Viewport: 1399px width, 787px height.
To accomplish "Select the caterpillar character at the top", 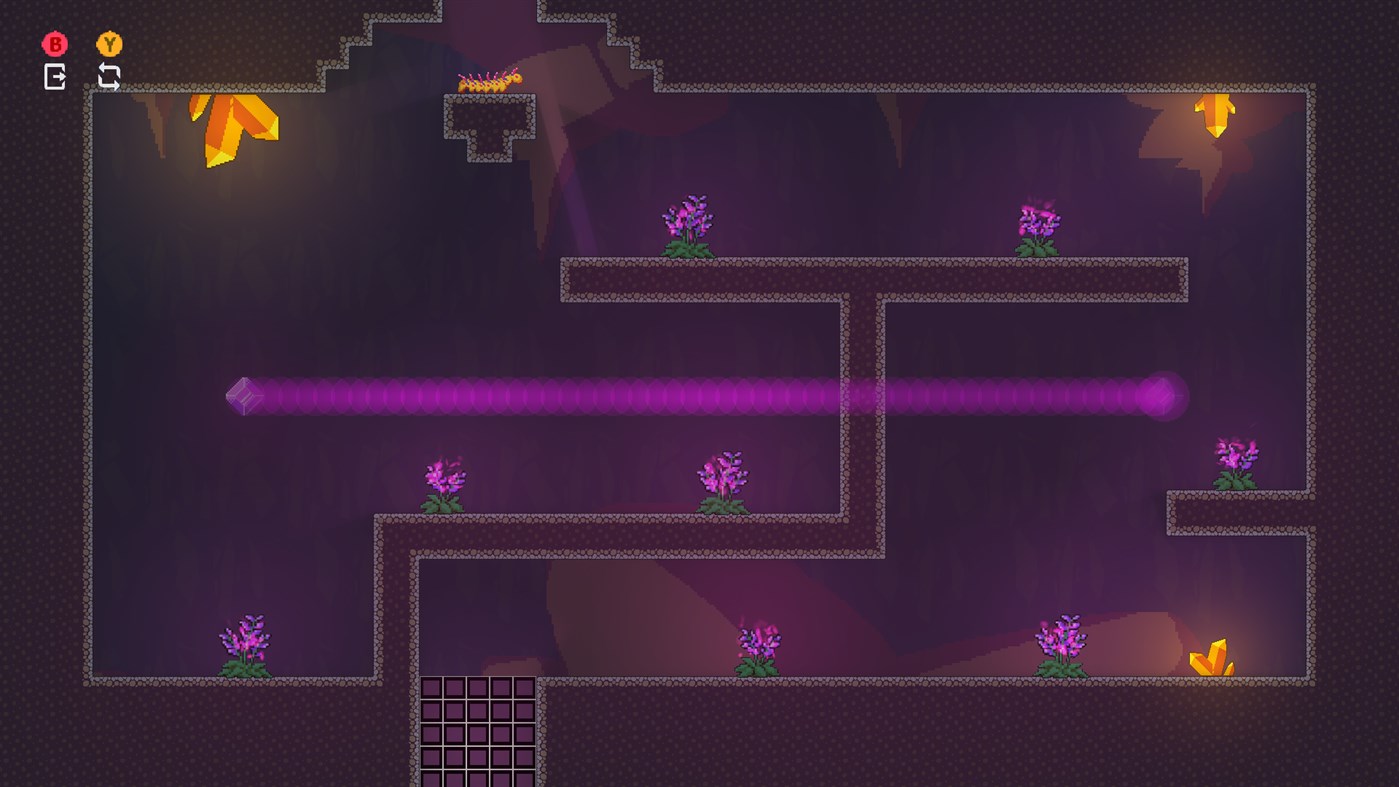I will point(487,82).
